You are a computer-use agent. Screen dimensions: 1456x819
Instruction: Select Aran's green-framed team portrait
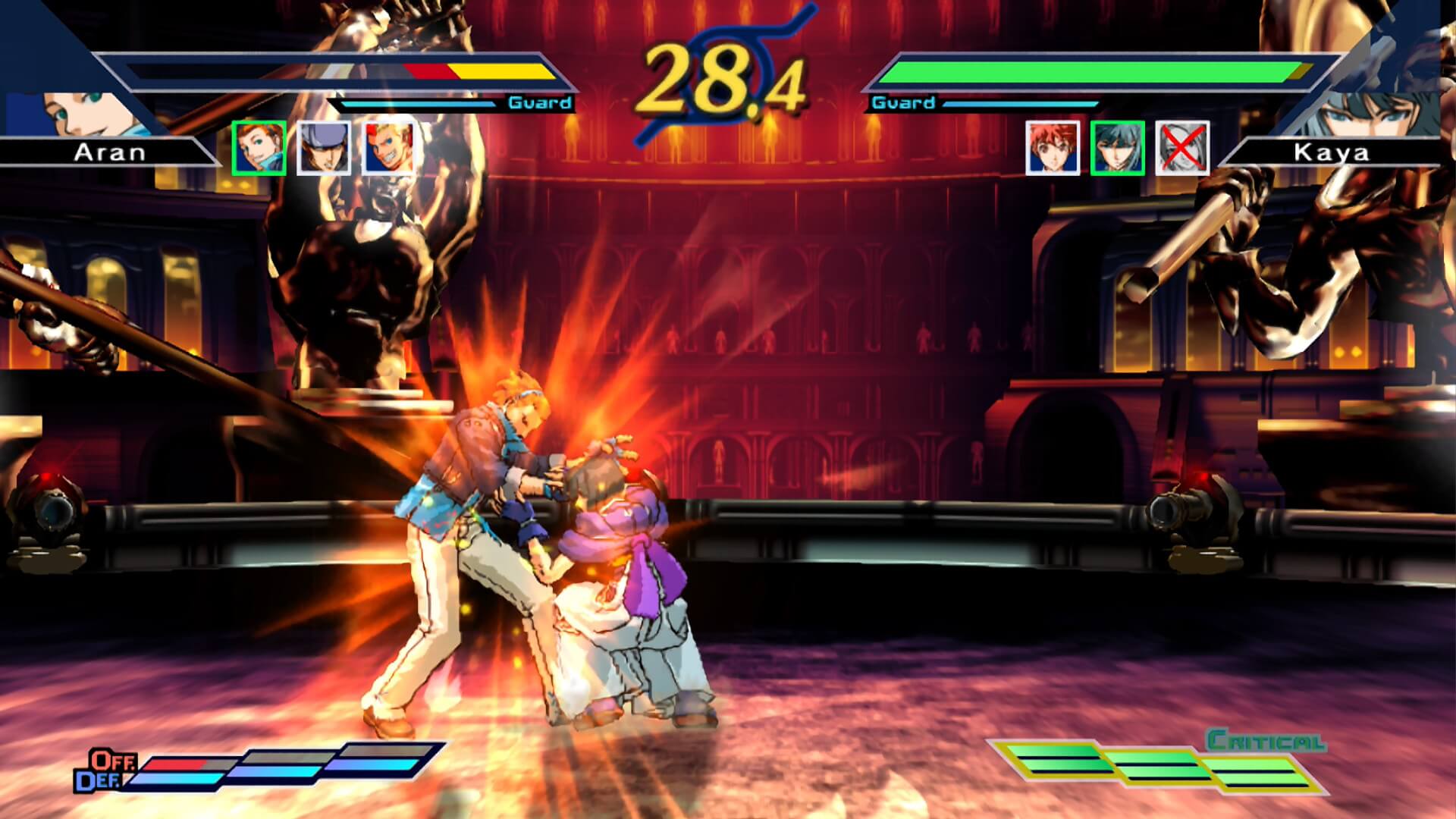[x=259, y=148]
